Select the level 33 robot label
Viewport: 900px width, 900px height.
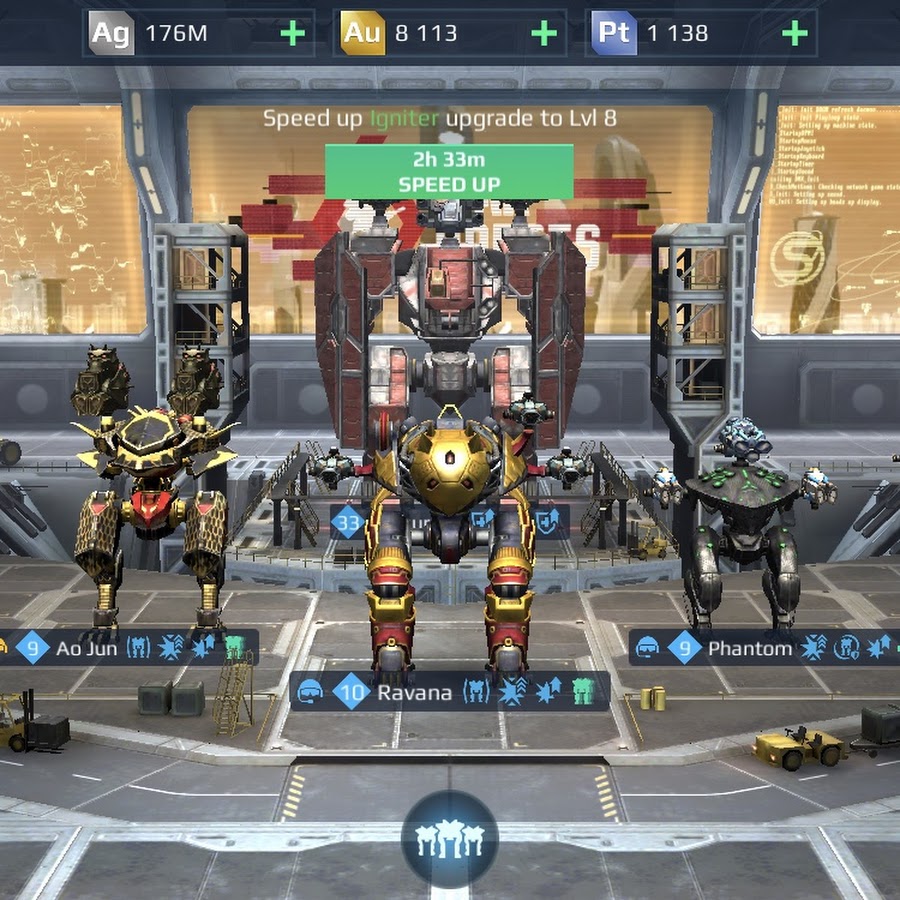[x=350, y=521]
